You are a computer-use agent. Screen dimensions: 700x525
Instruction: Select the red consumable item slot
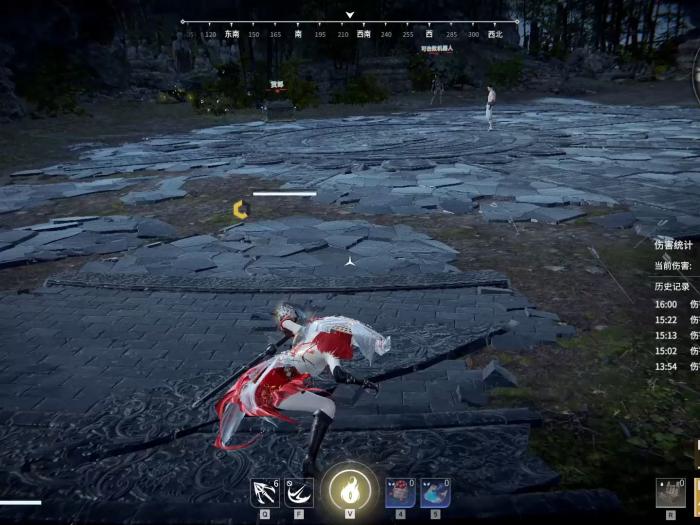[x=400, y=493]
